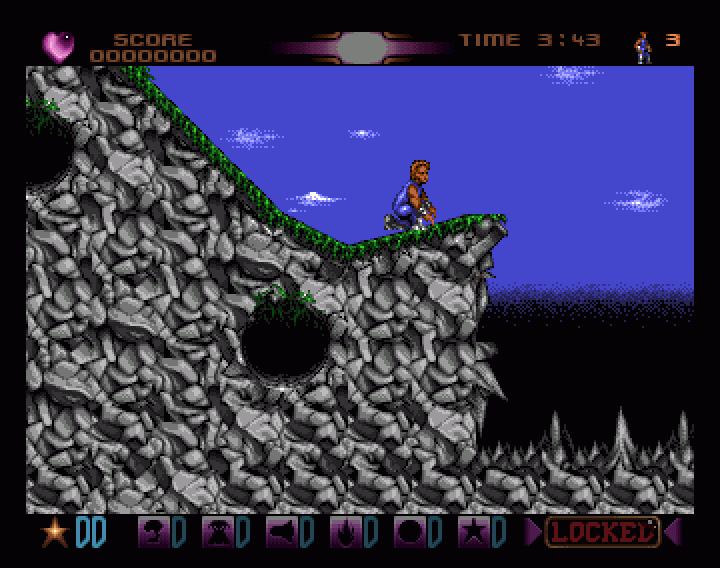
Task: Click the purple arrow left of LOCKED
Action: [x=533, y=532]
